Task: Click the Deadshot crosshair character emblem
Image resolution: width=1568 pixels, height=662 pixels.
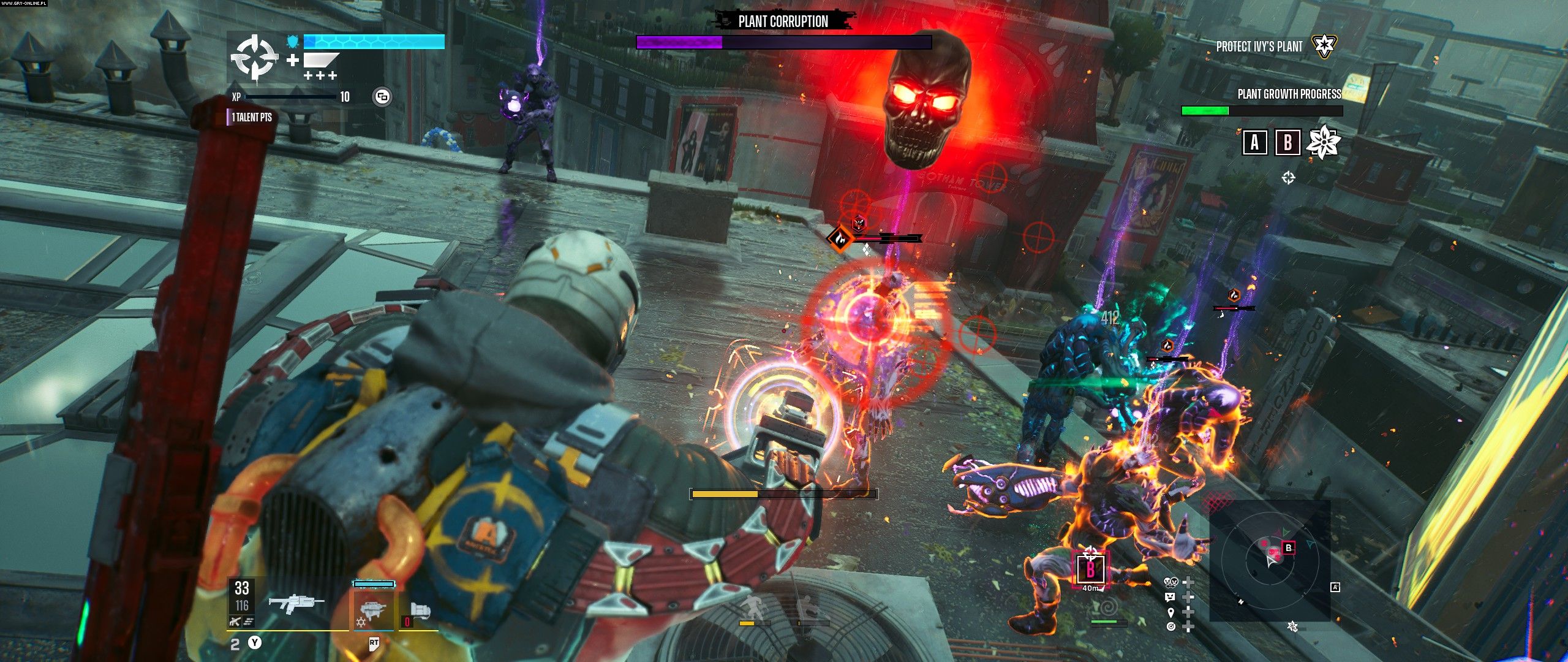Action: [x=254, y=58]
